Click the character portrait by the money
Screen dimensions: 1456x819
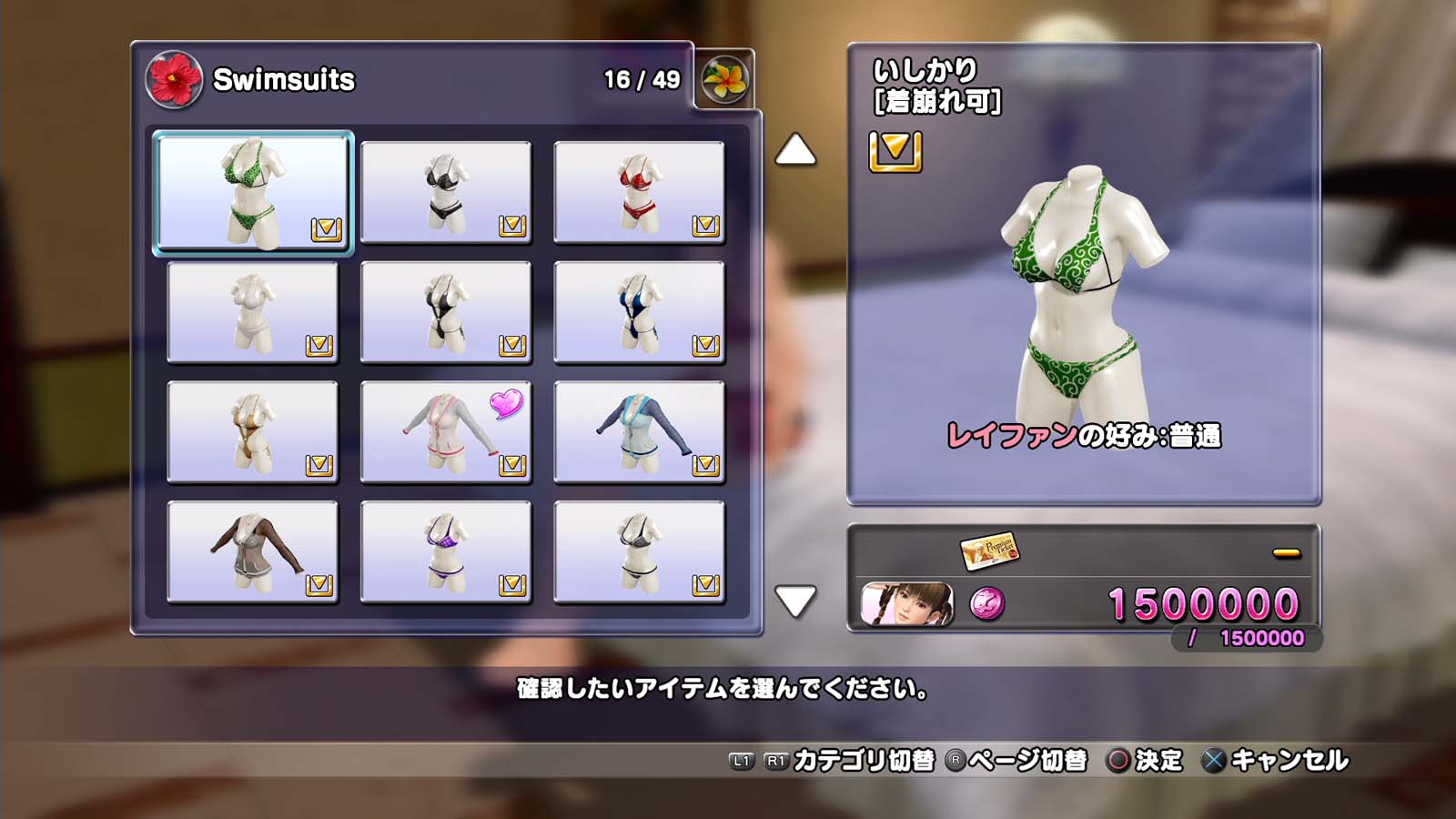[907, 604]
